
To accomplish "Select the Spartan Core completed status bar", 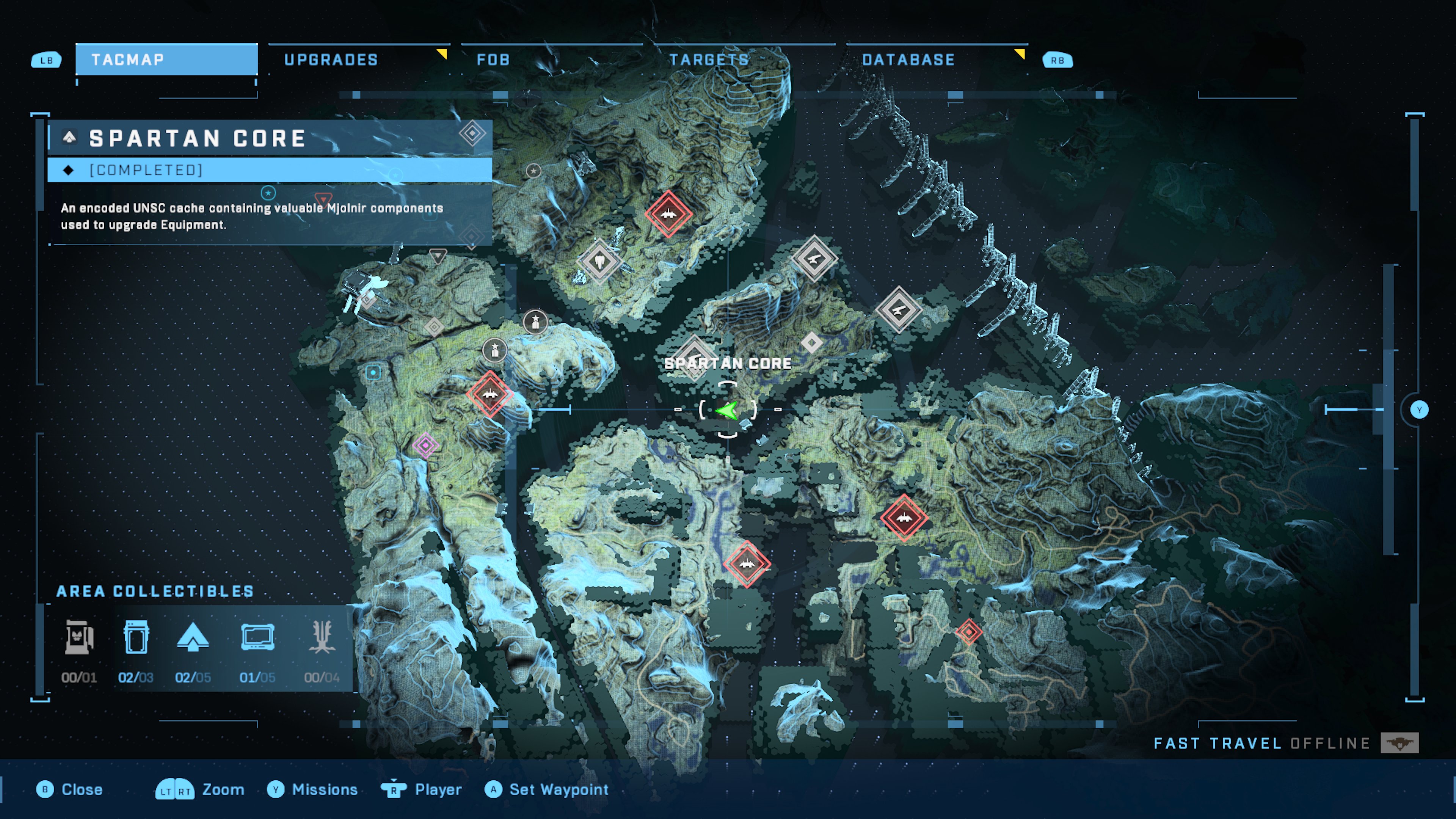I will 270,170.
